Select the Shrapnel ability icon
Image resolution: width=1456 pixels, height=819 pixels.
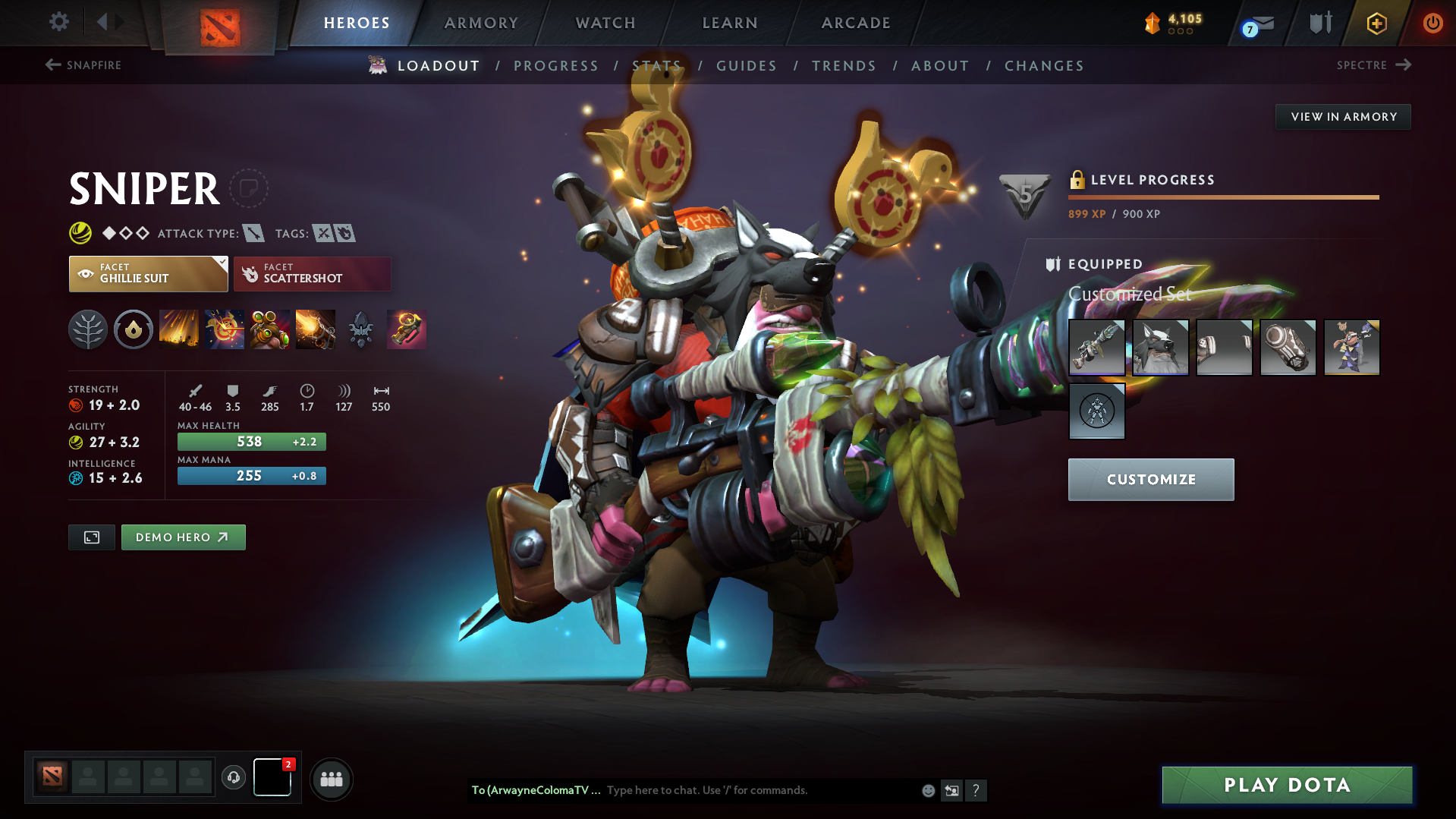click(178, 329)
